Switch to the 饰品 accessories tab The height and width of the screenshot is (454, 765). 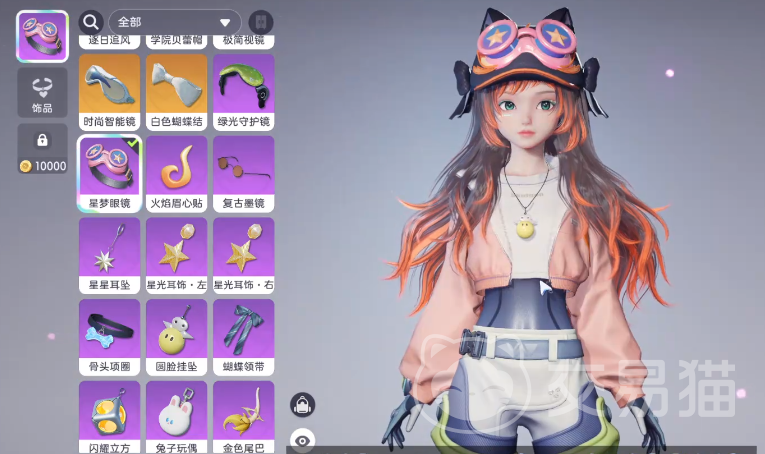[42, 93]
